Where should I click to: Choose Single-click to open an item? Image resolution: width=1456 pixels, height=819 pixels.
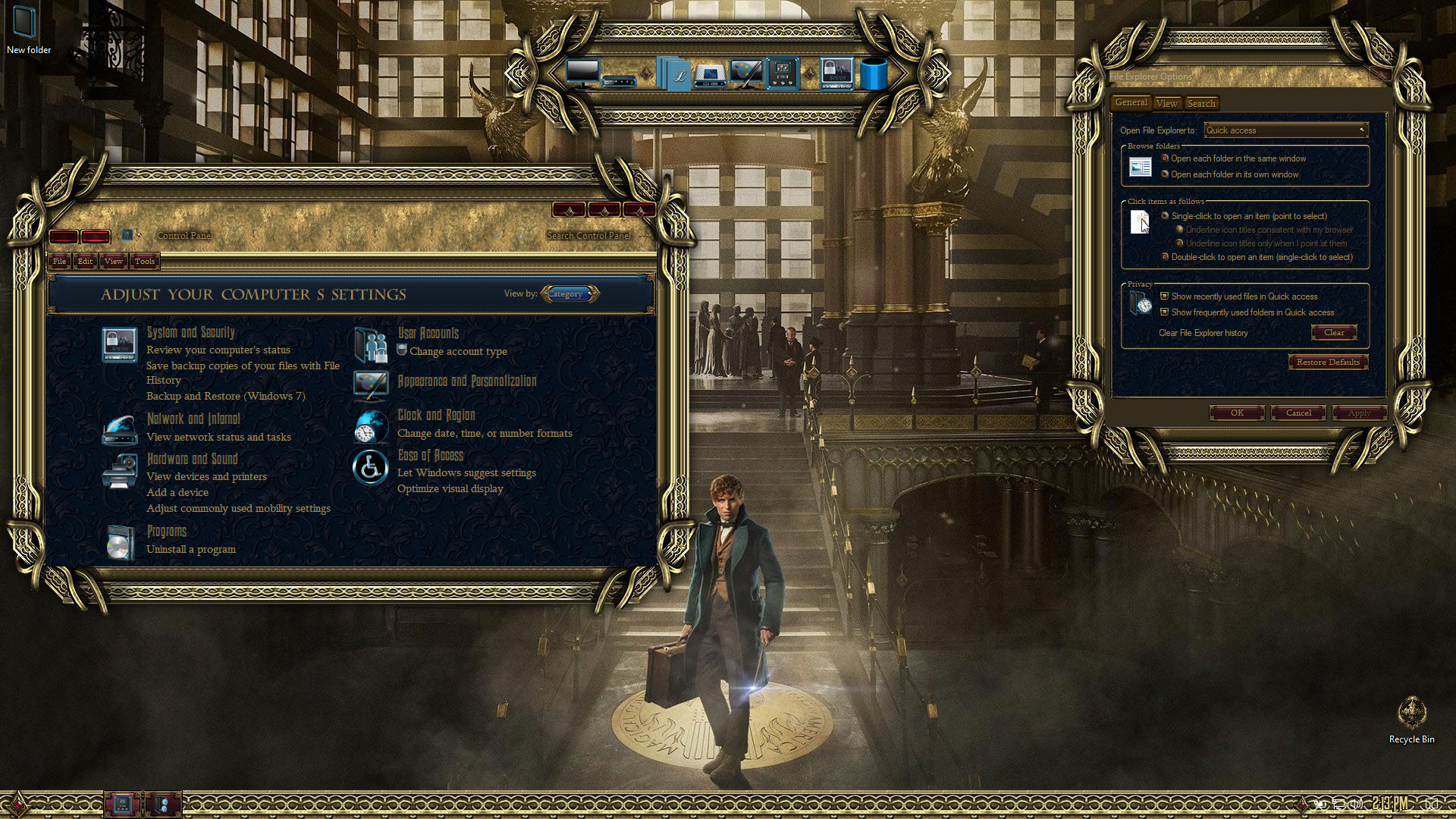1165,216
